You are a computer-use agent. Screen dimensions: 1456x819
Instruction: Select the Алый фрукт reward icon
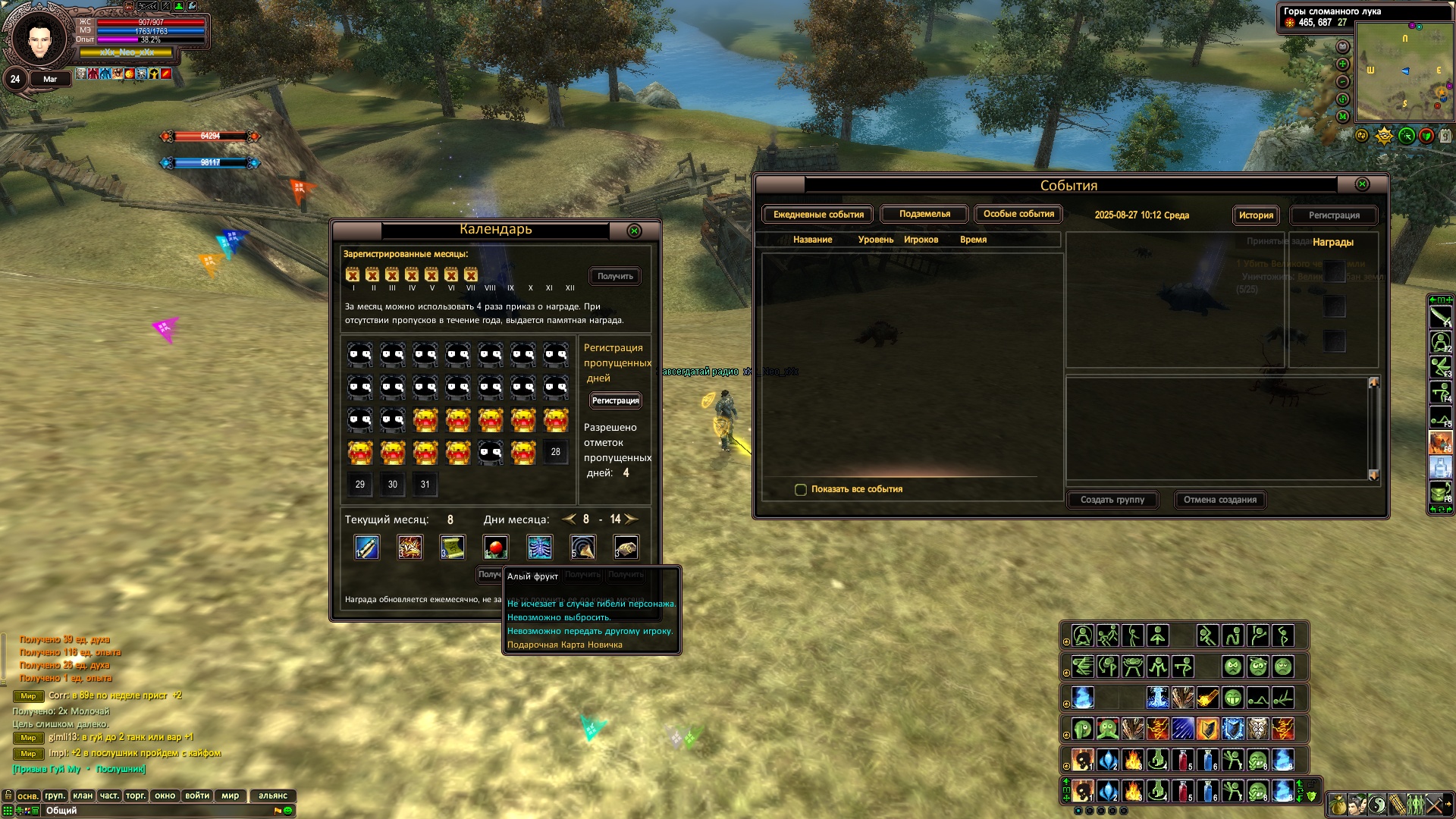(496, 548)
